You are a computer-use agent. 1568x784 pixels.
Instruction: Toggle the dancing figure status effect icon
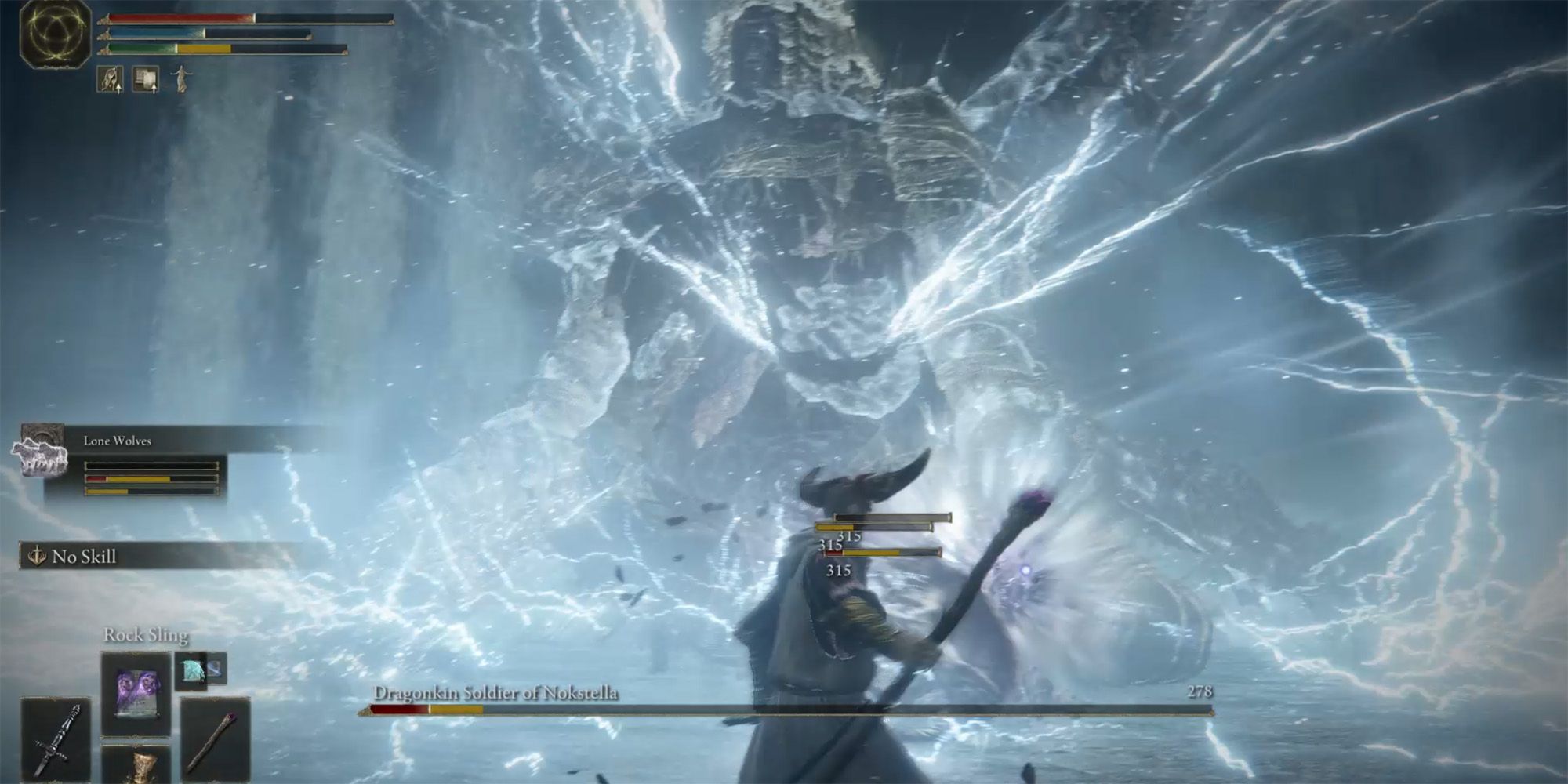(x=181, y=78)
